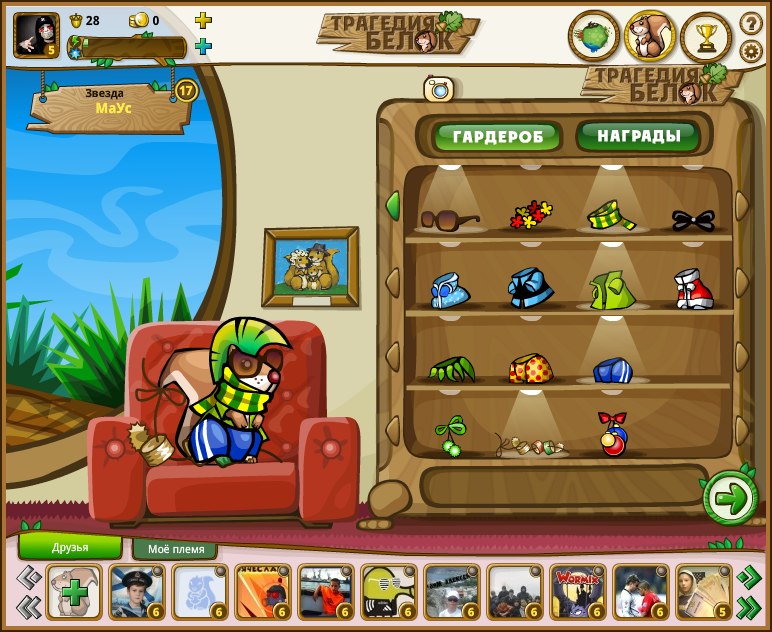Image resolution: width=772 pixels, height=632 pixels.
Task: Select the Wormix friend thumbnail
Action: [578, 592]
